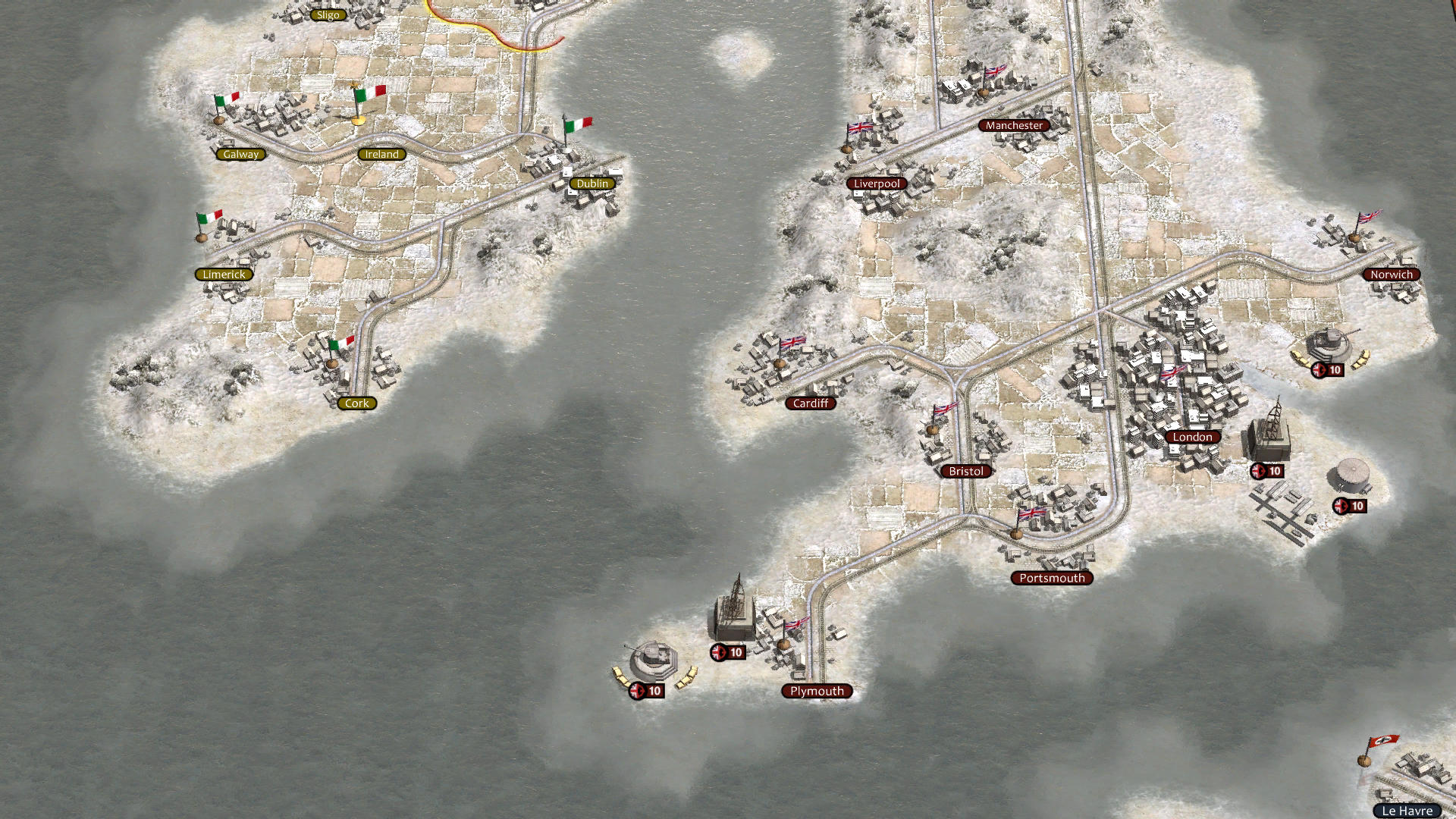Select the Cork city label

[356, 403]
